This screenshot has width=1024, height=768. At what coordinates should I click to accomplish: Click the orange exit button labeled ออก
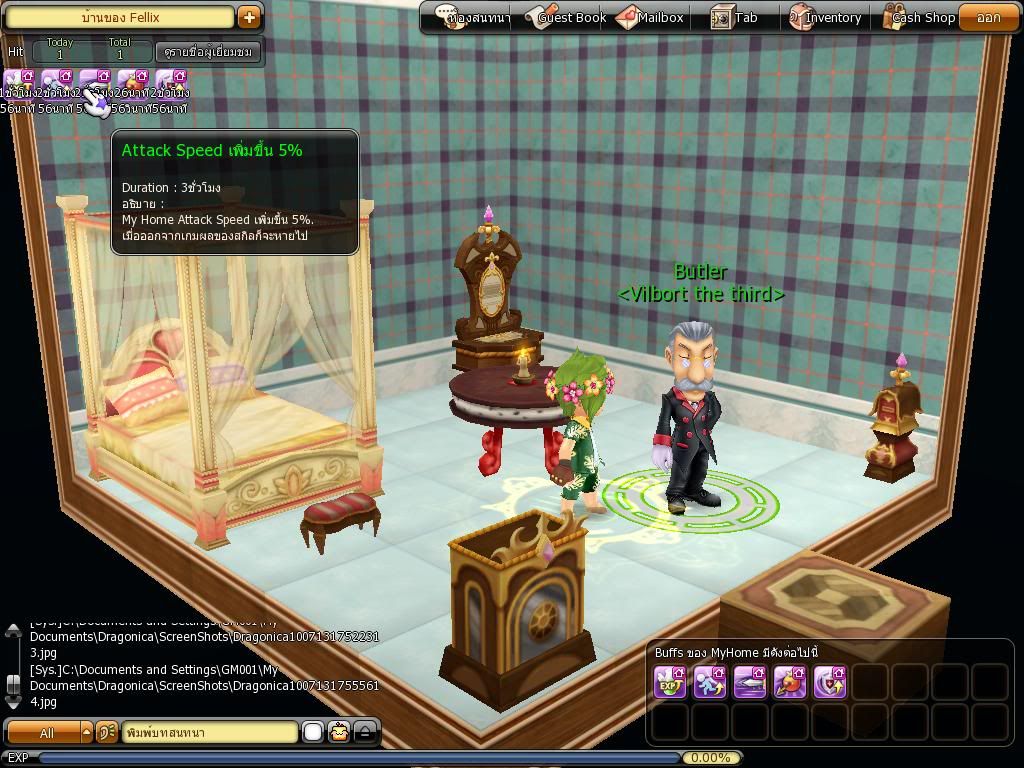click(x=988, y=17)
